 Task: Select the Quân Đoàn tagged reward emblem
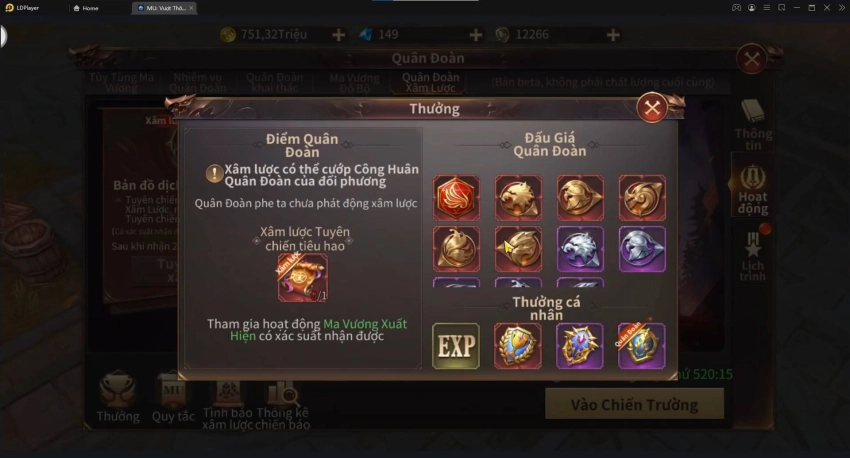pos(641,346)
